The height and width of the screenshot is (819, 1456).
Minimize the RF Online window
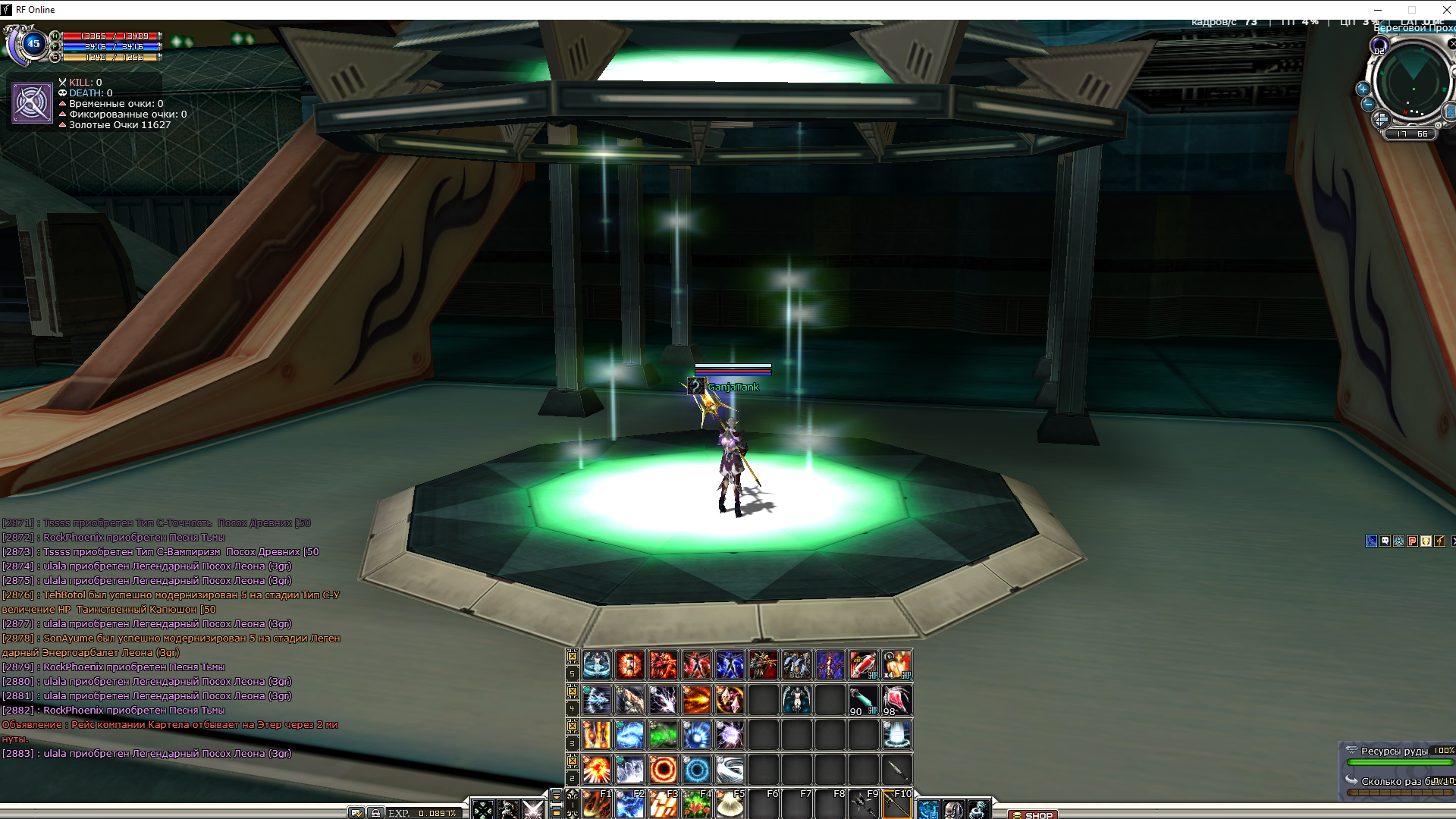click(1378, 10)
